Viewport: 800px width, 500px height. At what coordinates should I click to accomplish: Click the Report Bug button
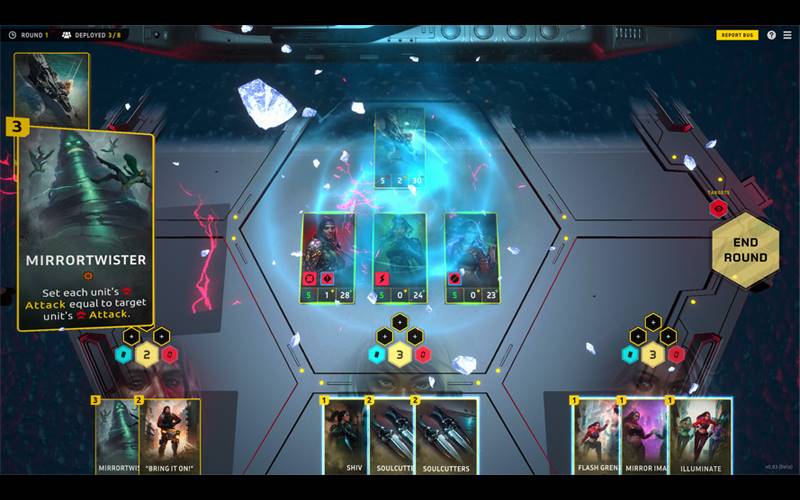[737, 35]
